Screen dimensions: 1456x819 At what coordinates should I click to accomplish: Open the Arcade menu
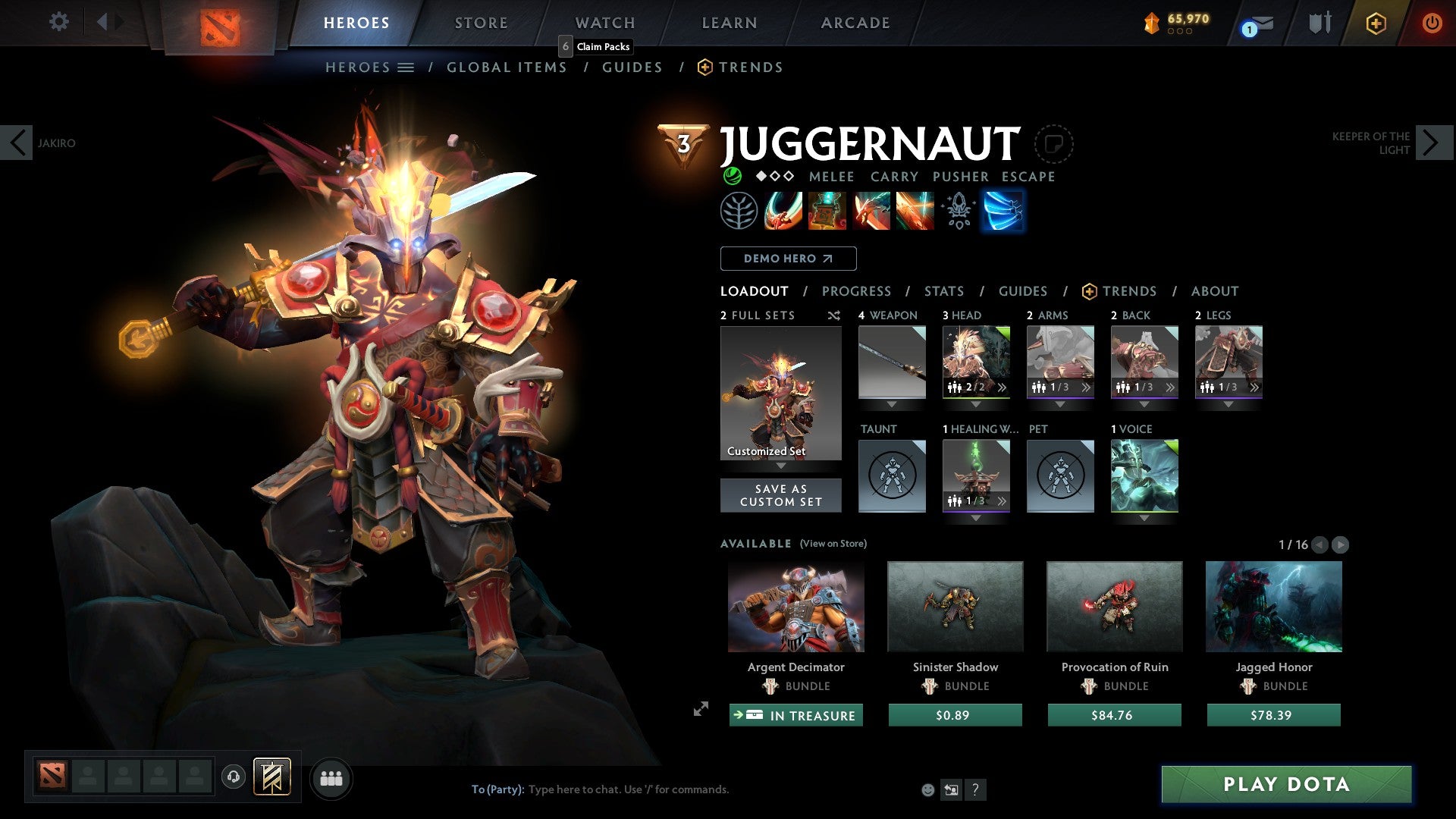[x=855, y=22]
